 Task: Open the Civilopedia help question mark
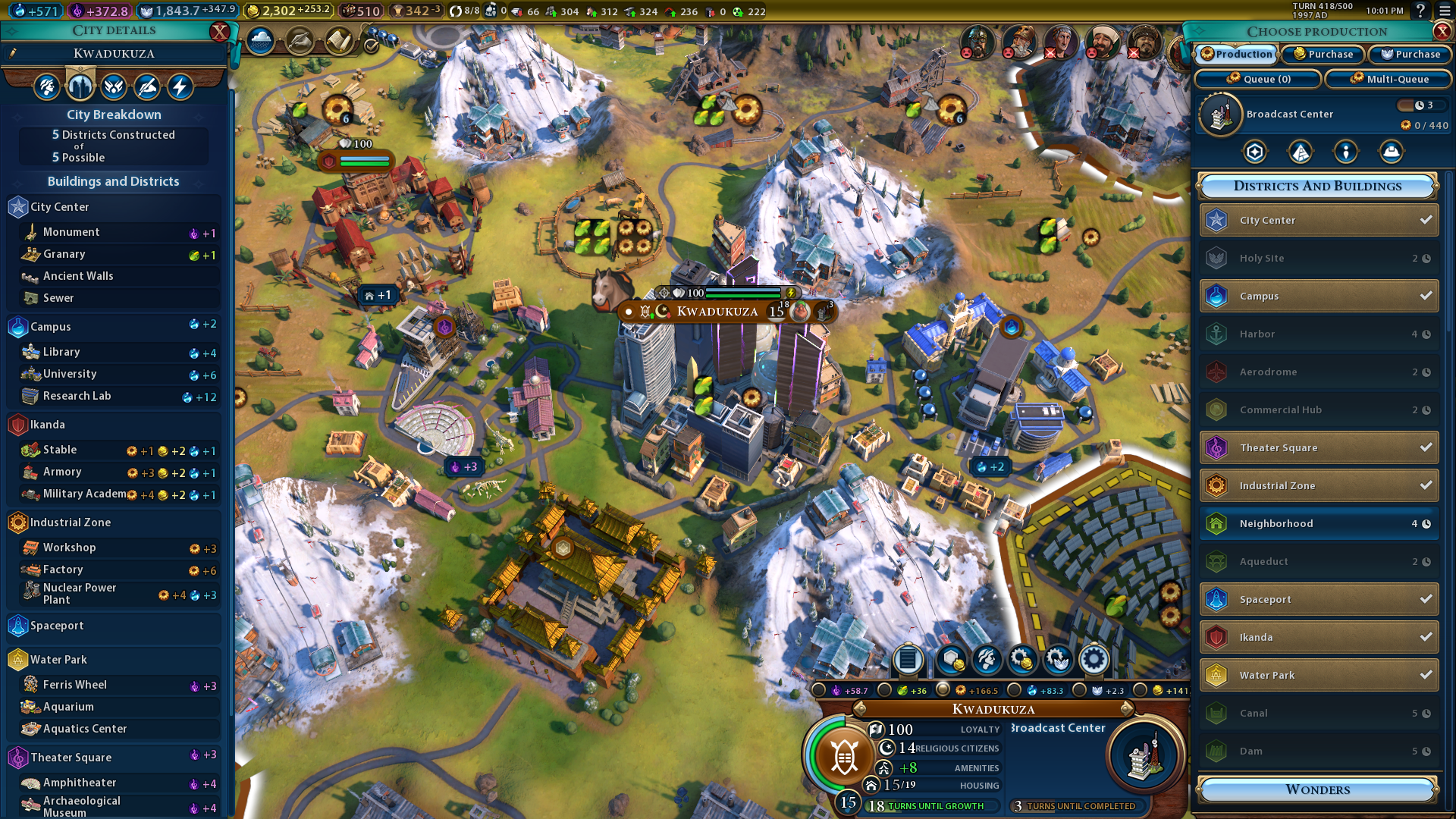[x=1420, y=11]
